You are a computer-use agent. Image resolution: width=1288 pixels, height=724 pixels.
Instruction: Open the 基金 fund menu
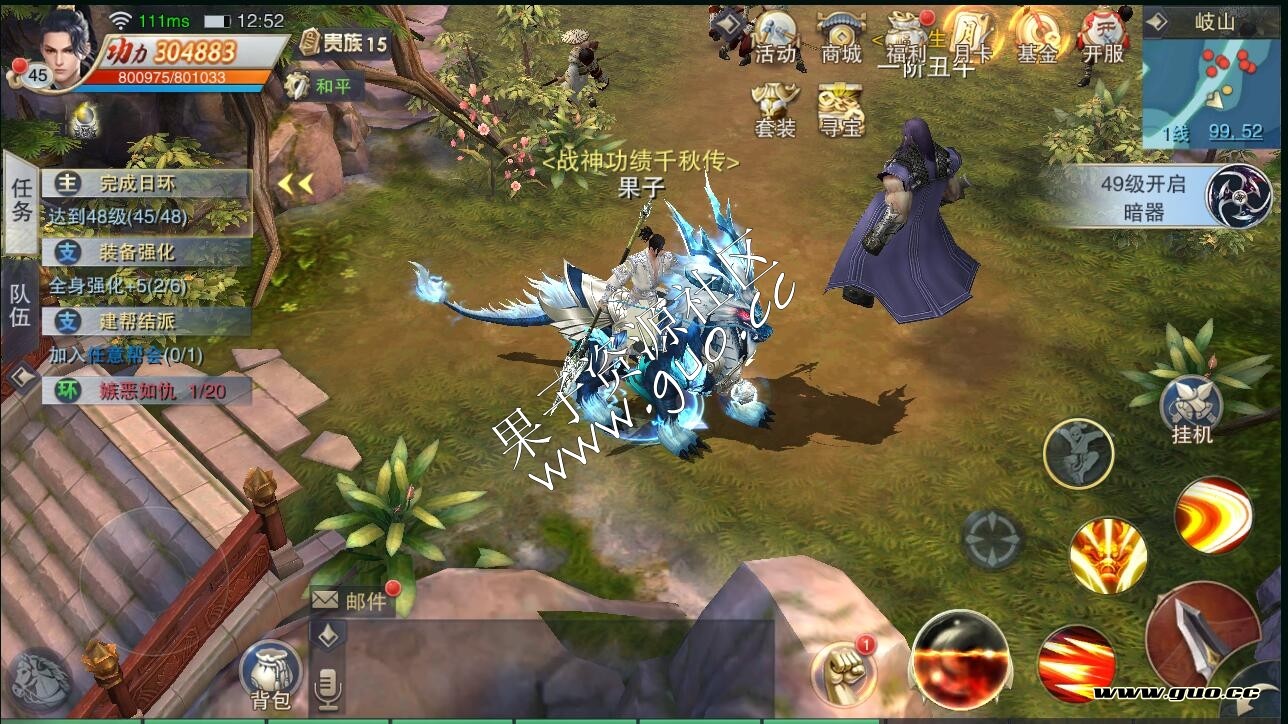pyautogui.click(x=1037, y=38)
